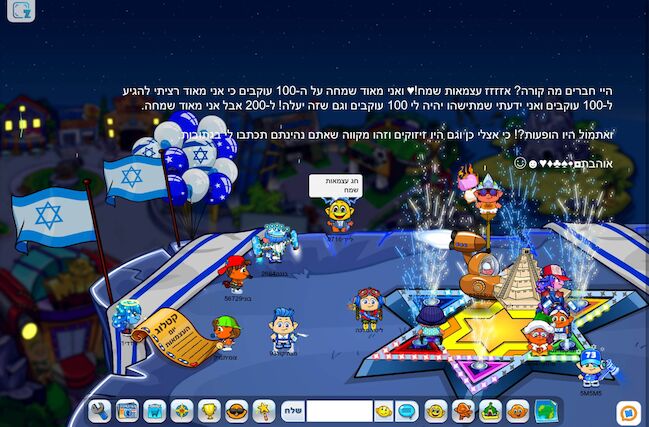
Task: Focus the chat text input box
Action: coord(338,410)
